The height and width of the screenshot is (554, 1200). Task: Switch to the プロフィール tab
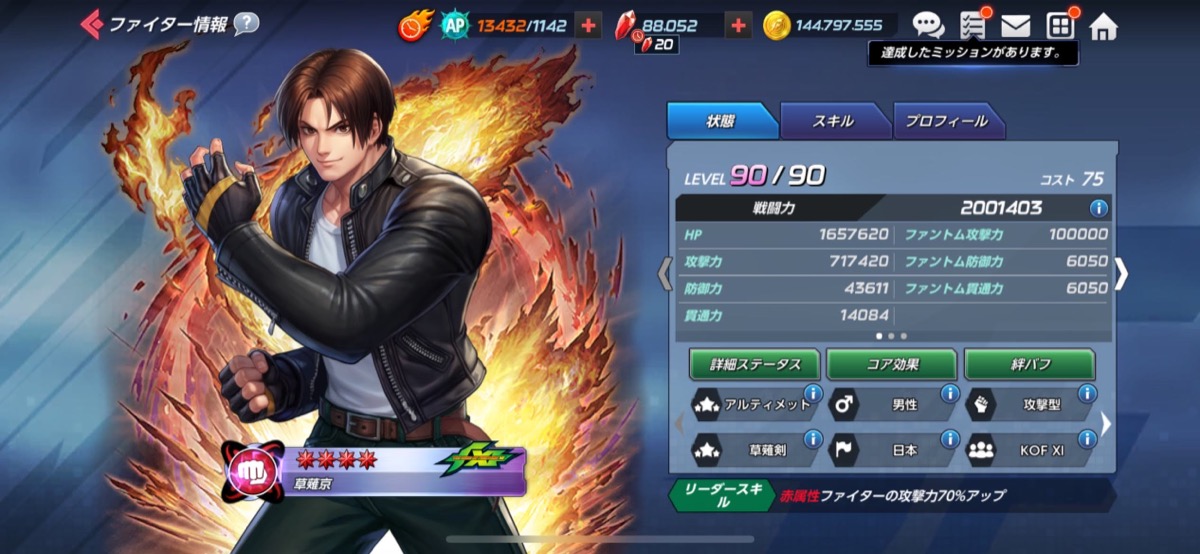point(946,121)
